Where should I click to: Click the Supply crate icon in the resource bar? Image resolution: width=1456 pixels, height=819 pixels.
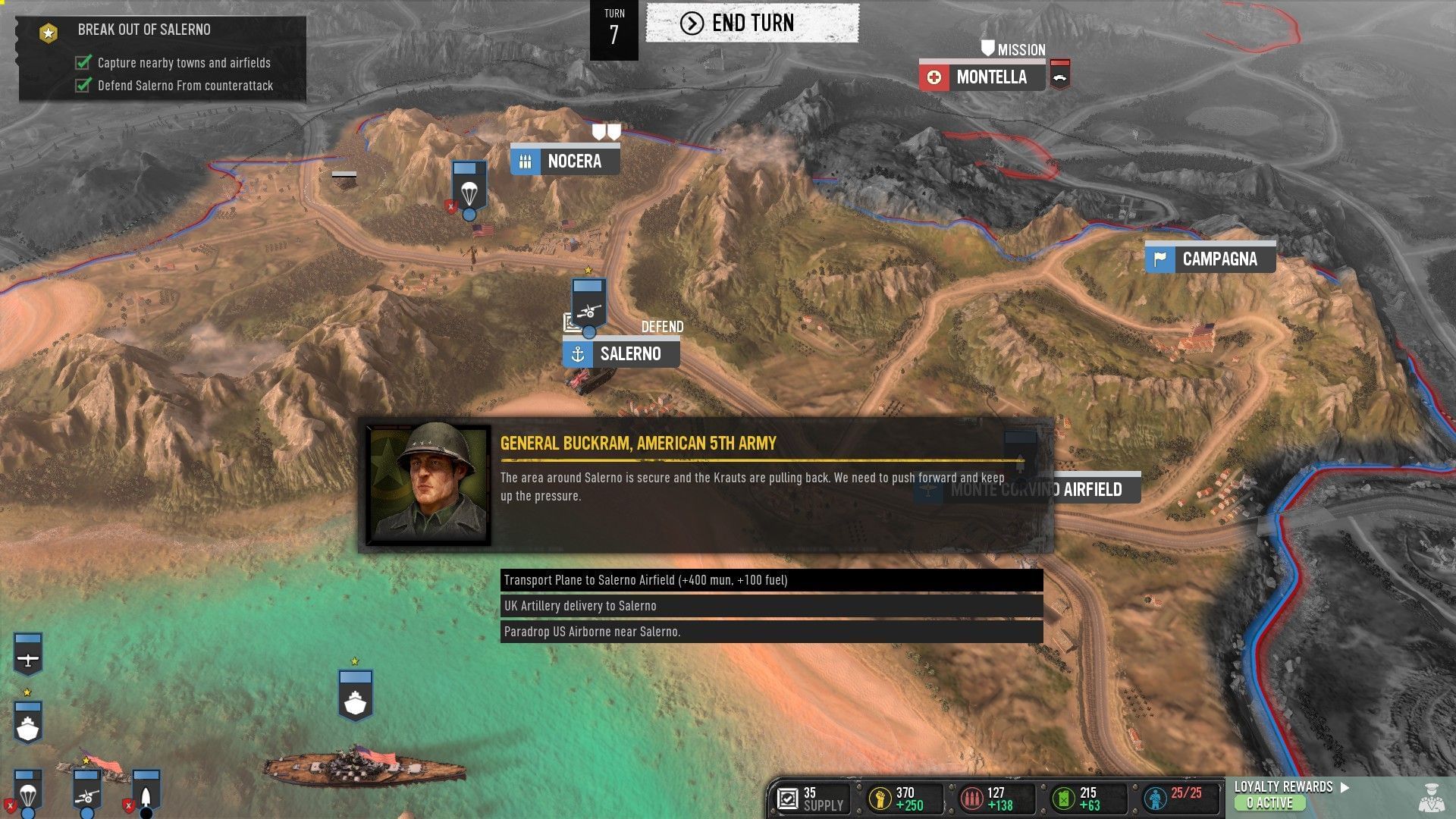coord(787,799)
